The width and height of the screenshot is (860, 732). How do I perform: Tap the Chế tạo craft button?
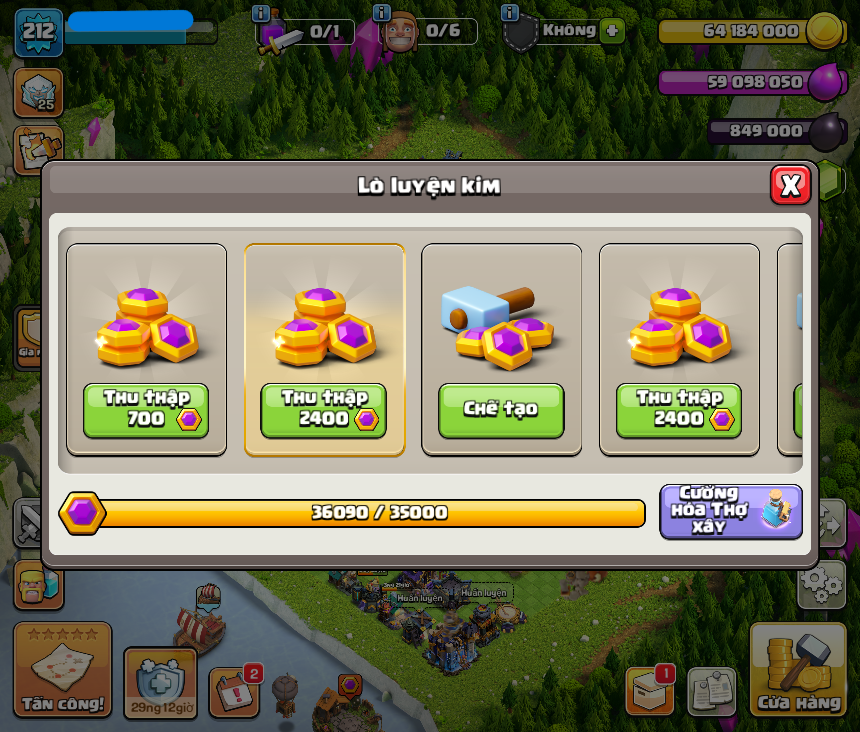(501, 410)
